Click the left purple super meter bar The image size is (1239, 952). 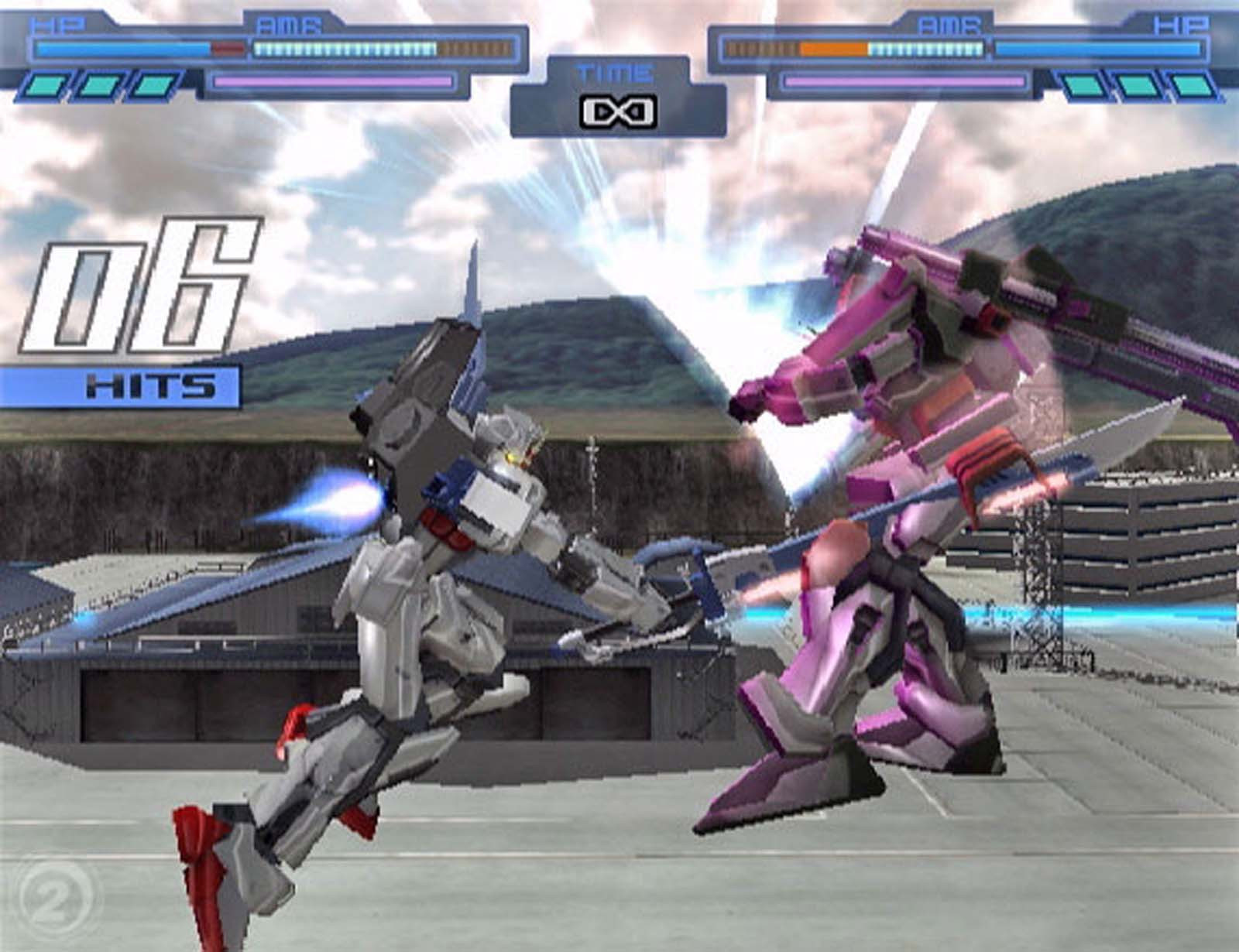point(333,80)
